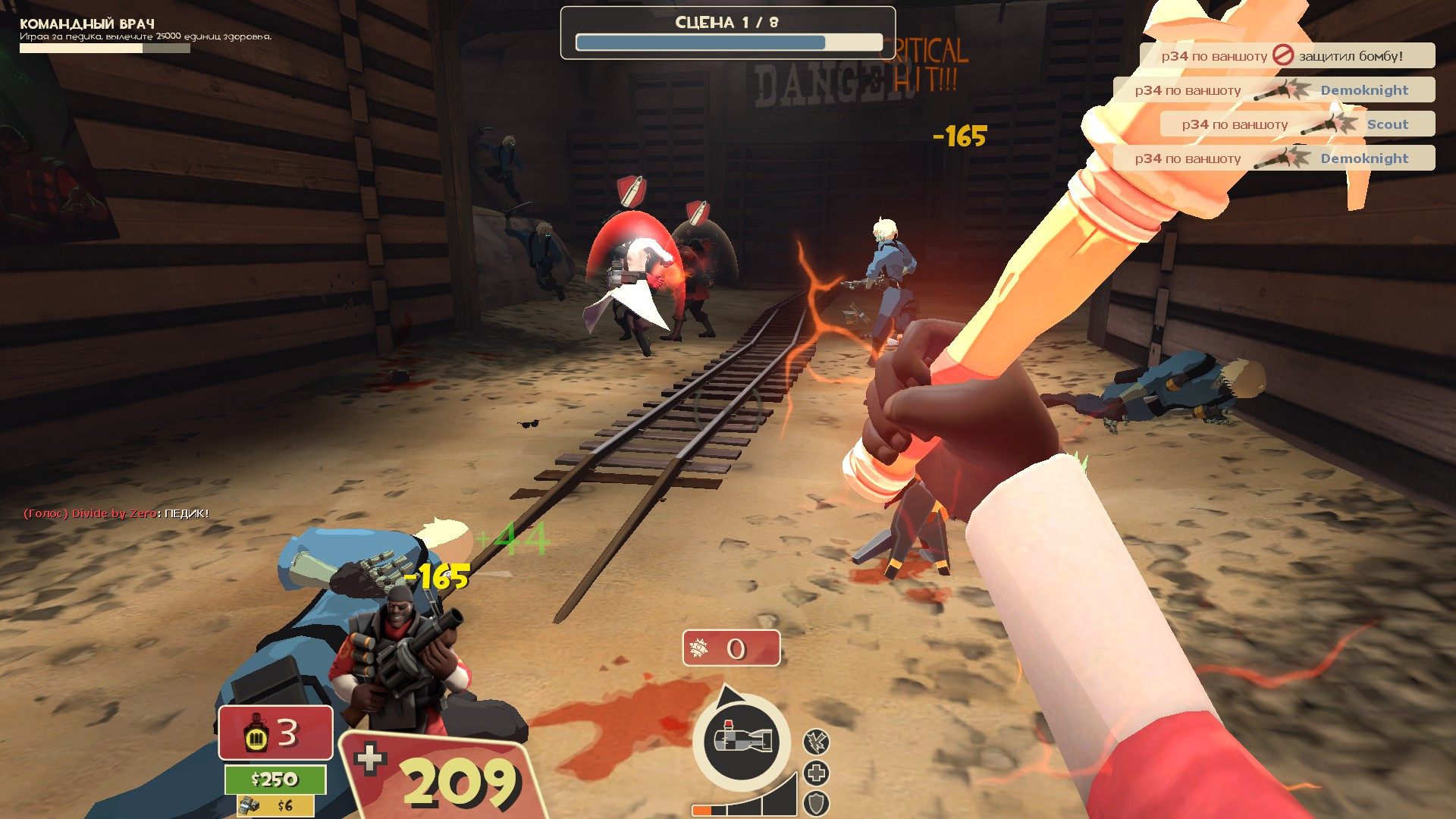Click the Divide by Zero voice chat message
This screenshot has height=819, width=1456.
(x=114, y=512)
